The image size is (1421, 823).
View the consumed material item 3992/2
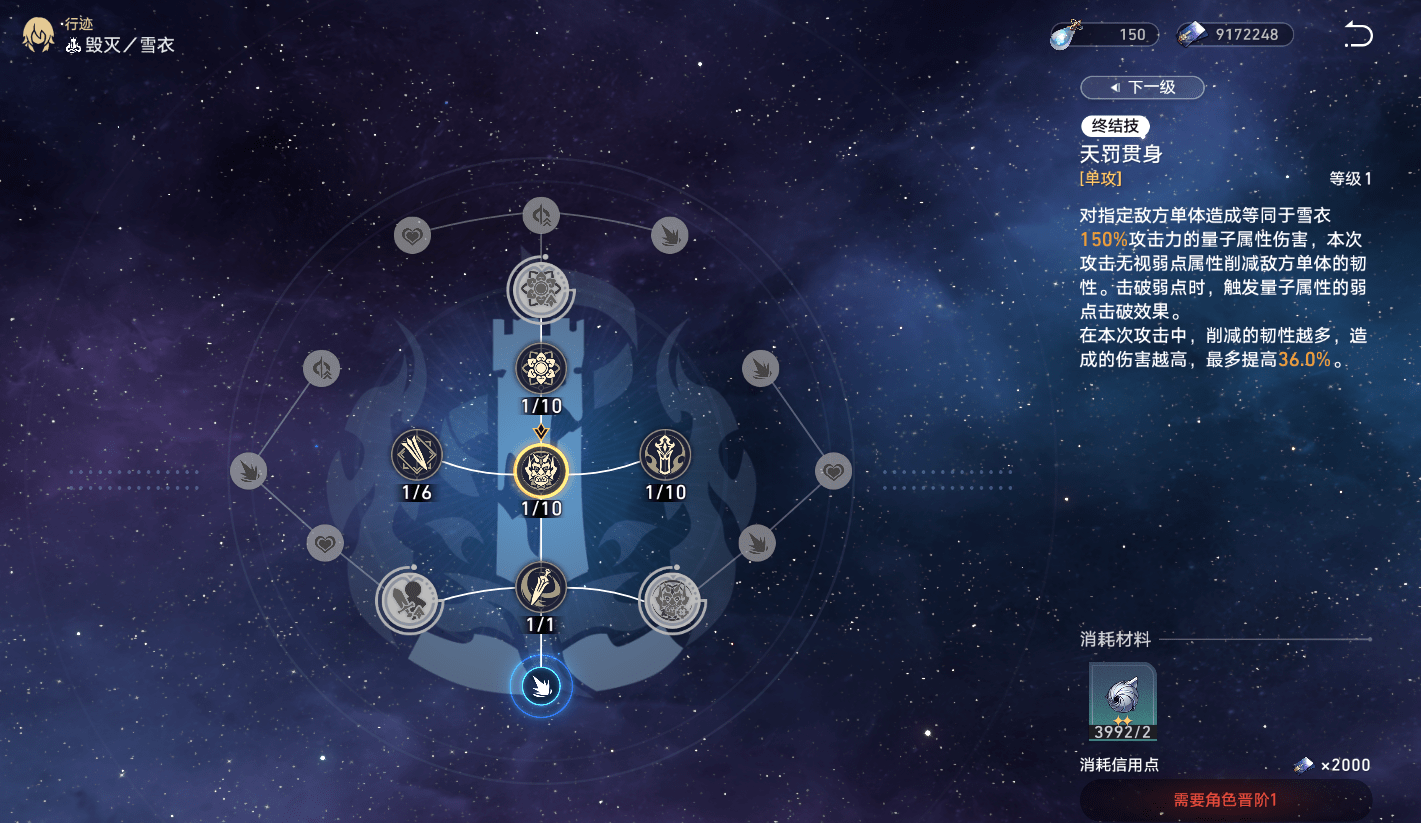click(1123, 702)
